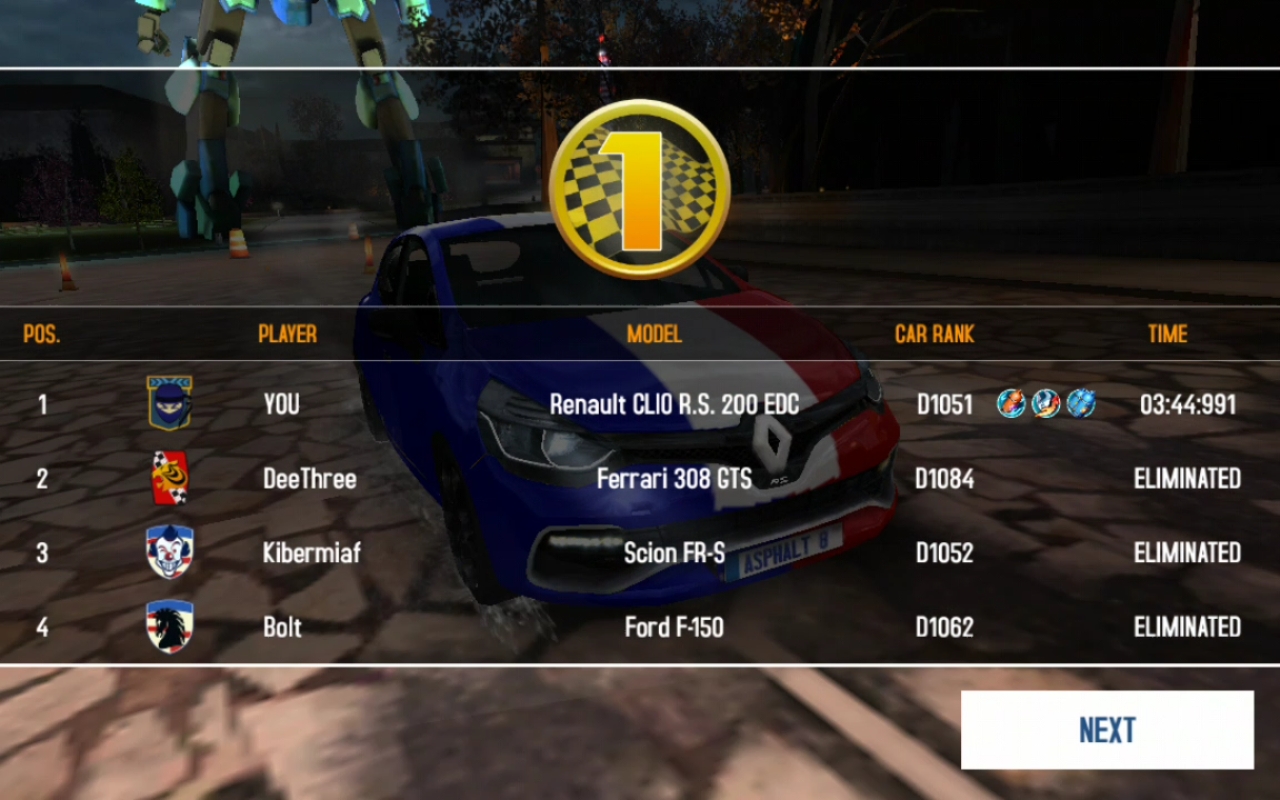
Task: Click the TIME column header
Action: tap(1167, 334)
